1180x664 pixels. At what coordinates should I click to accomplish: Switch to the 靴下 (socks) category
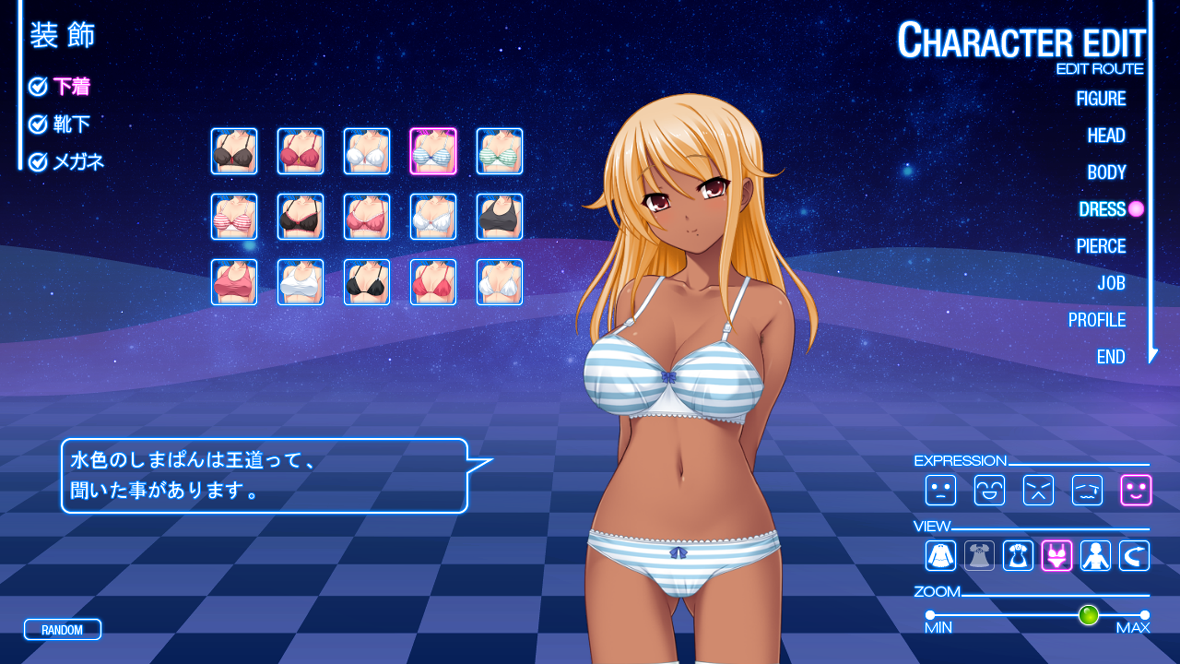coord(71,124)
